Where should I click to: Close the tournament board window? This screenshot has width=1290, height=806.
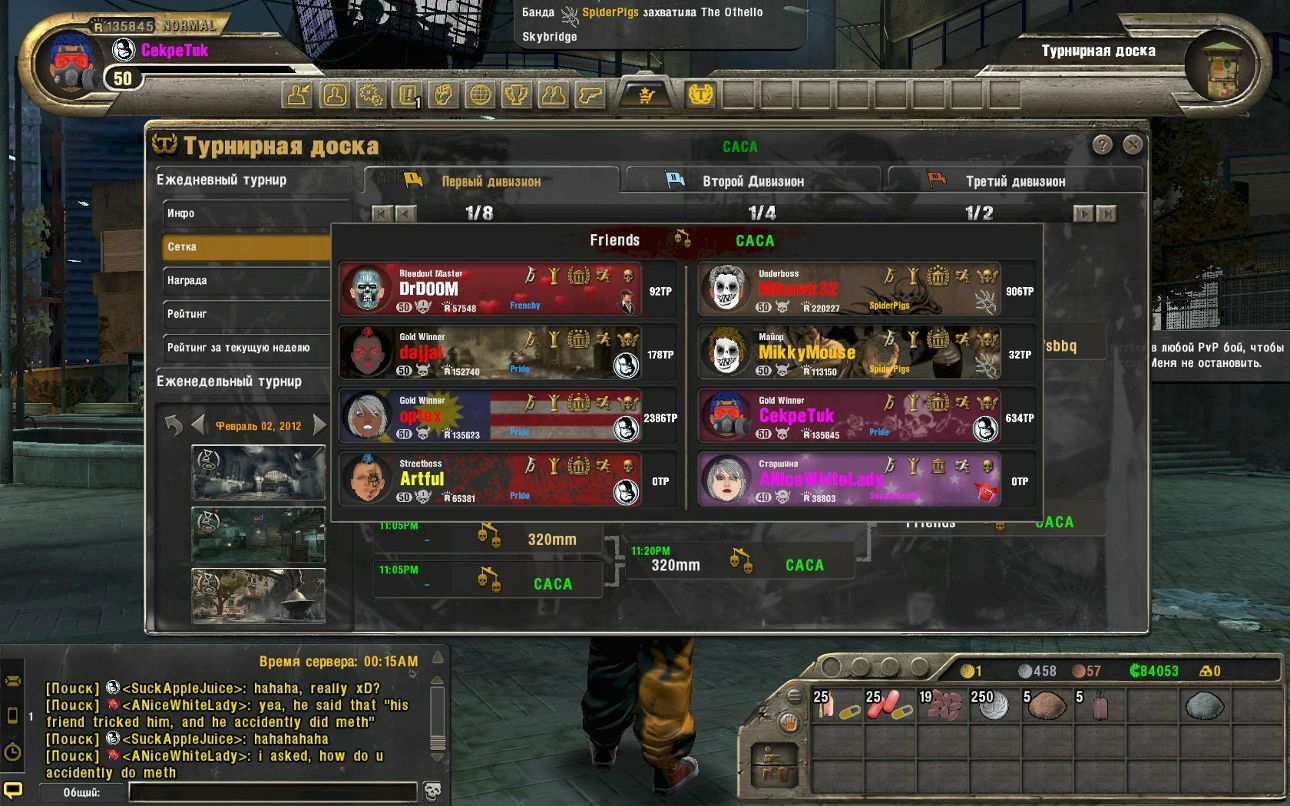(1132, 145)
